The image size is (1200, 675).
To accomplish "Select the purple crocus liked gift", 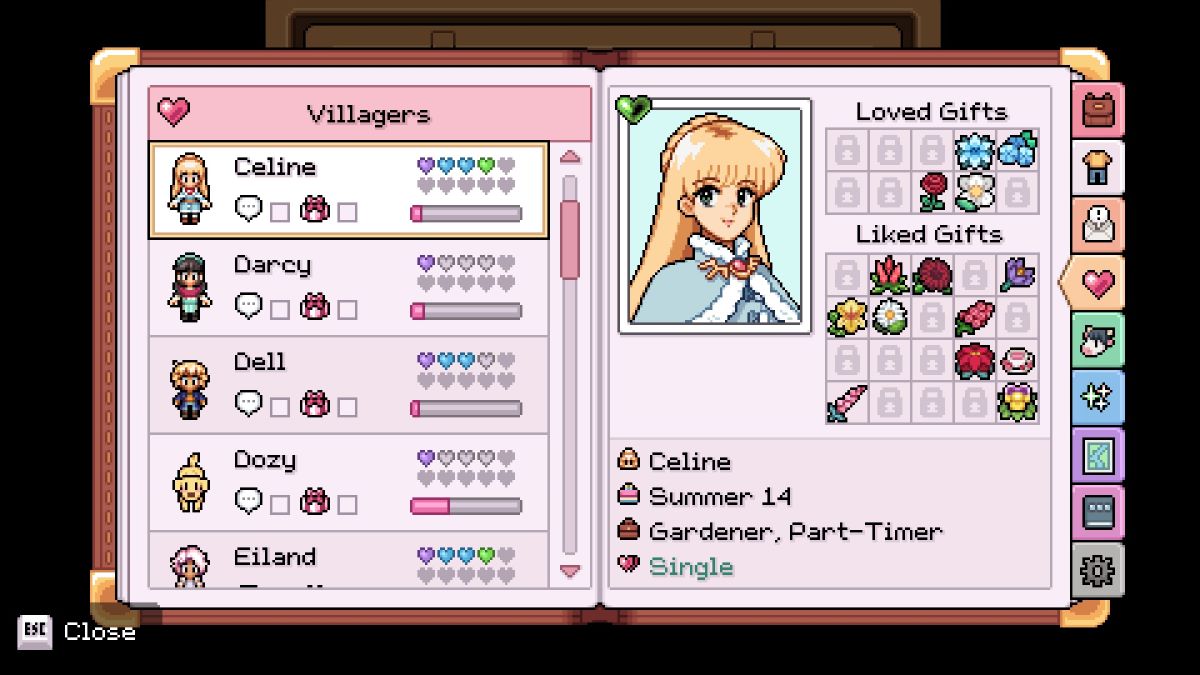I will (1018, 274).
